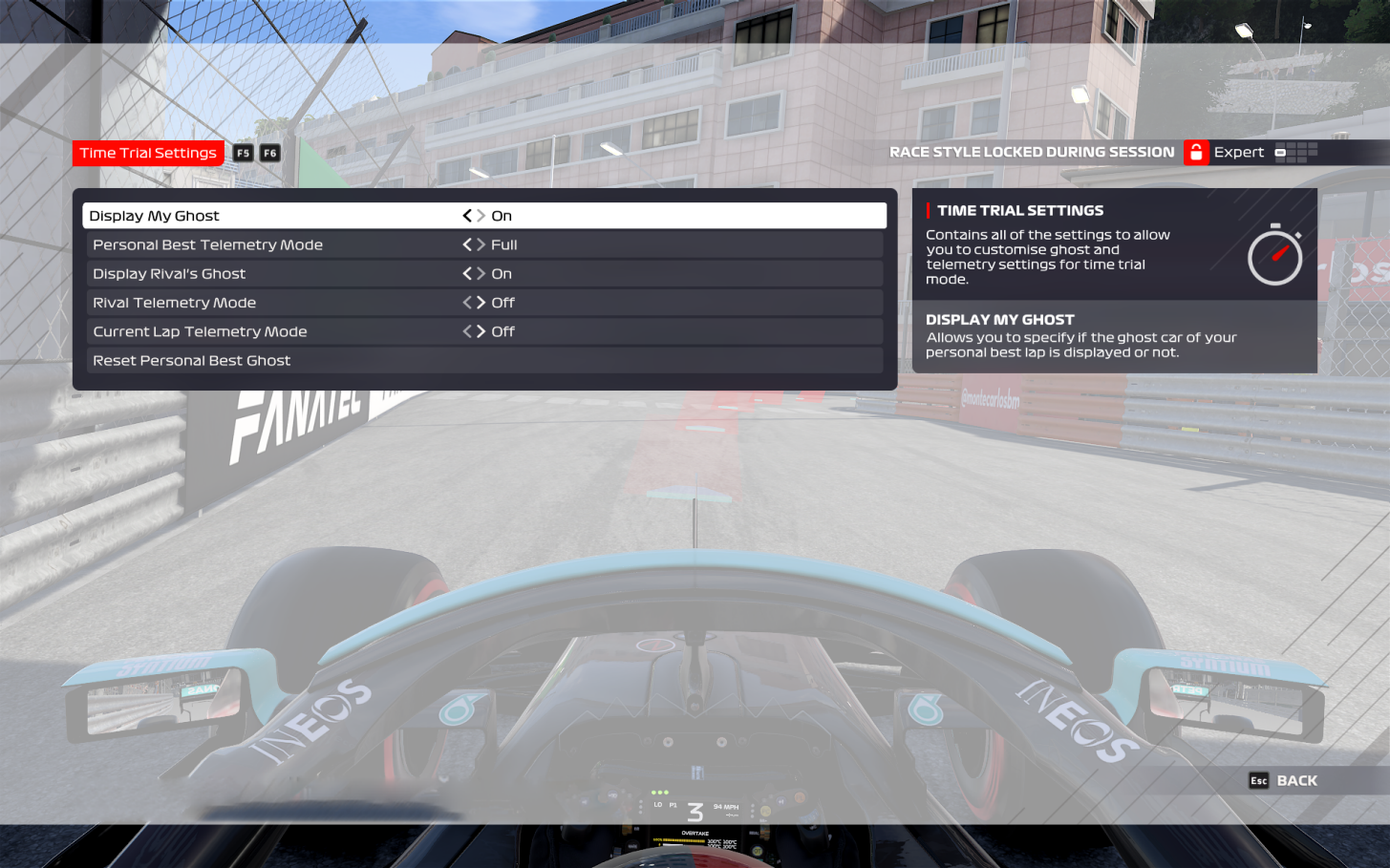Click the red padlock icon on the race style banner
Screen dimensions: 1390x868
coord(1195,152)
